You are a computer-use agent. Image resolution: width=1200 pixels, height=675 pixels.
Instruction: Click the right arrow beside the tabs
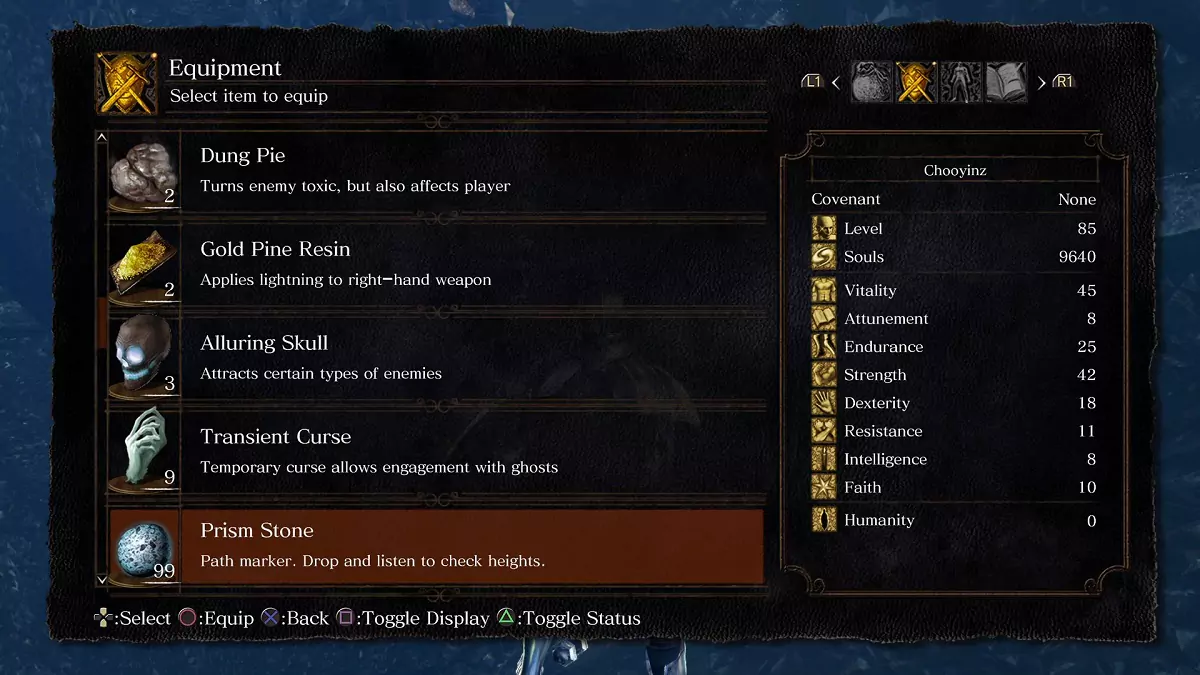click(1041, 82)
